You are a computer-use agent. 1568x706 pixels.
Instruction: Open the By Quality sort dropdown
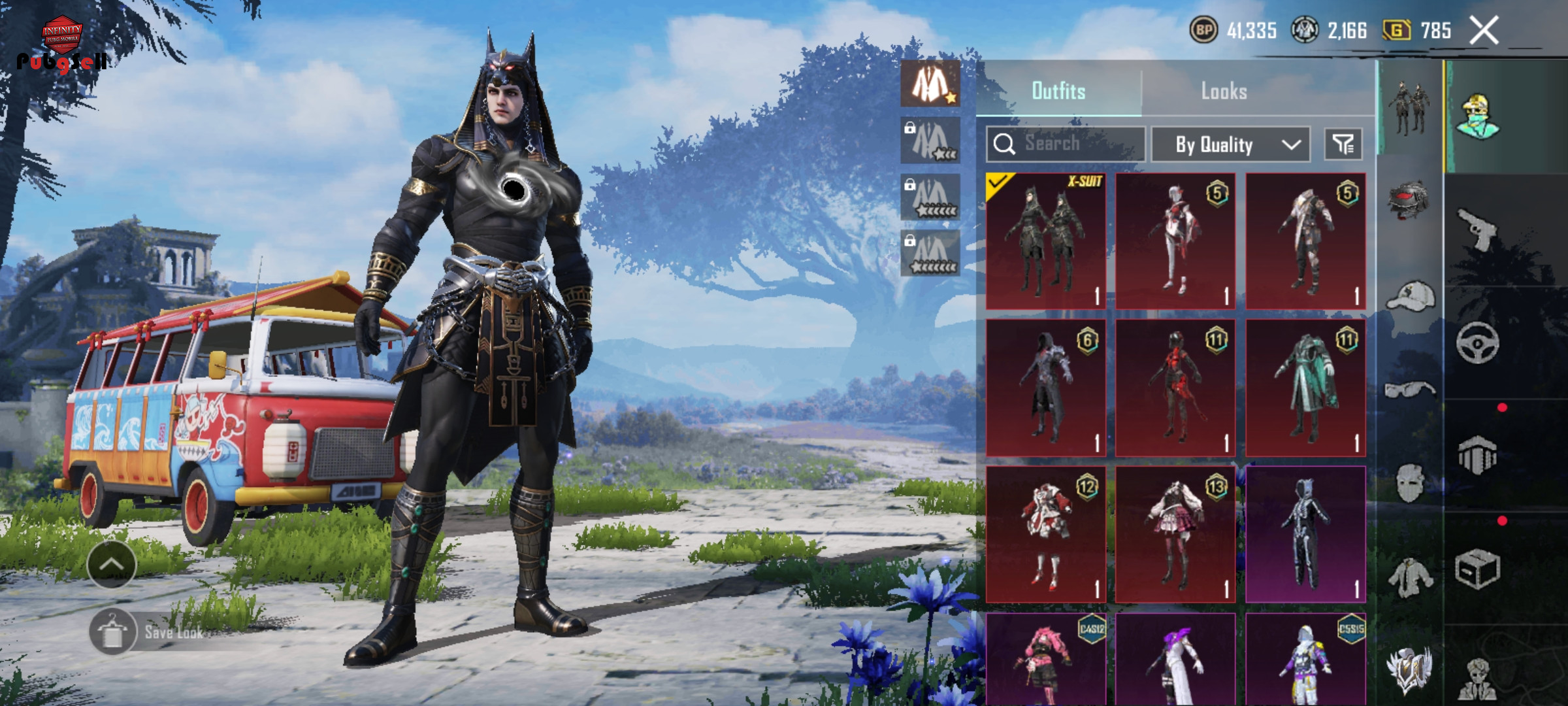pos(1230,144)
